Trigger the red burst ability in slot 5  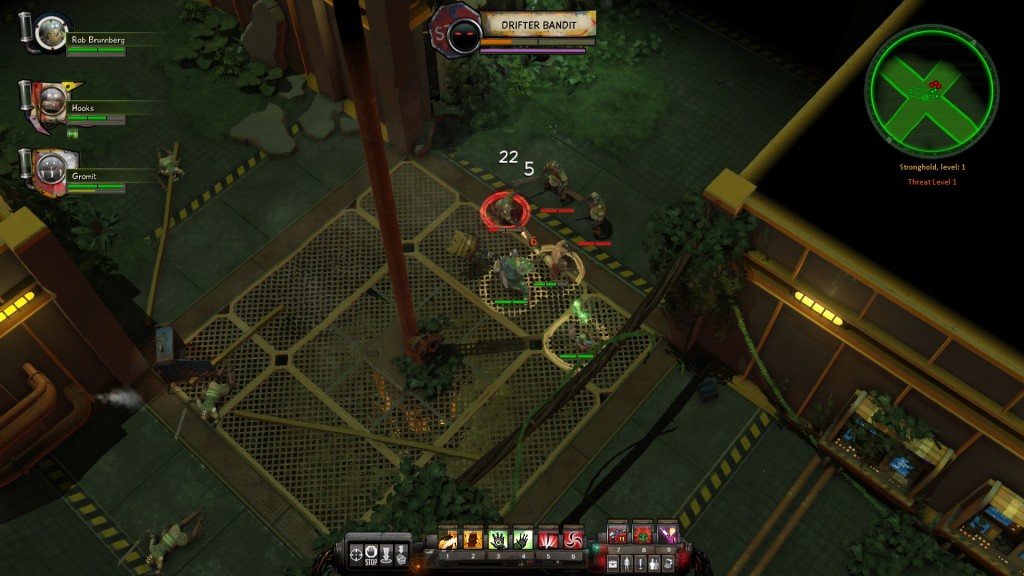547,539
